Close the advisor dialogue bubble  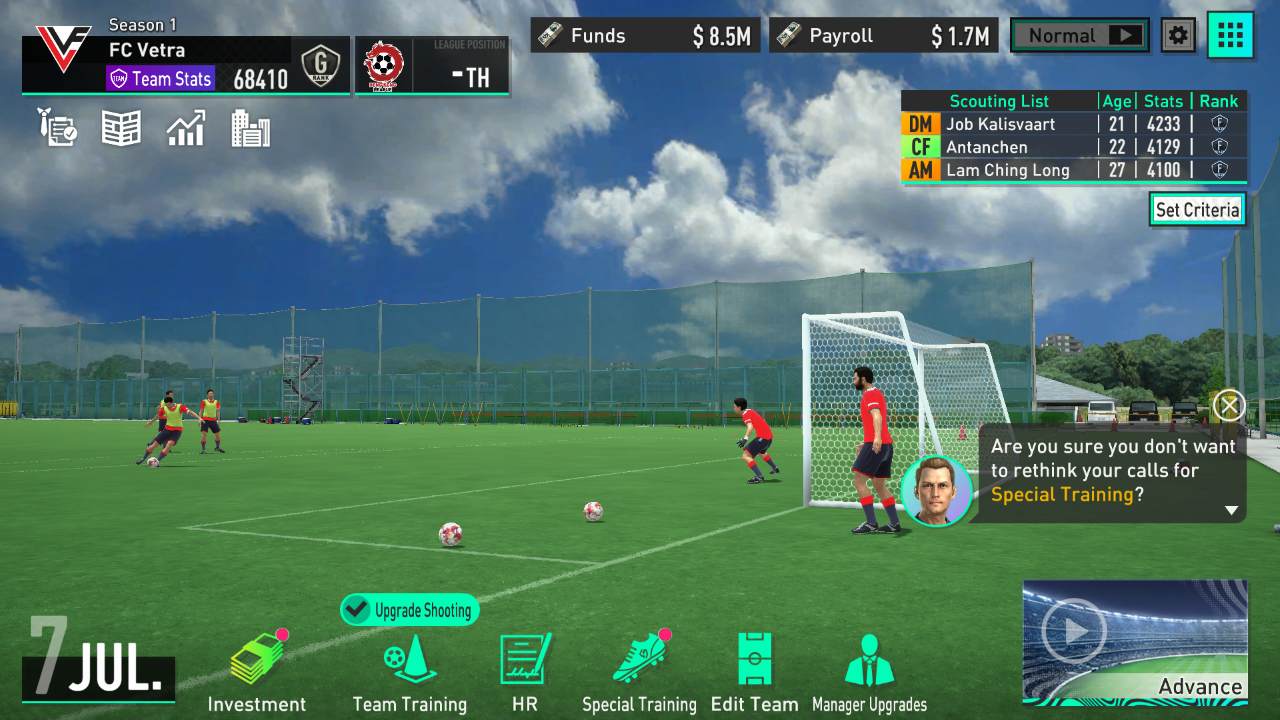pyautogui.click(x=1228, y=405)
